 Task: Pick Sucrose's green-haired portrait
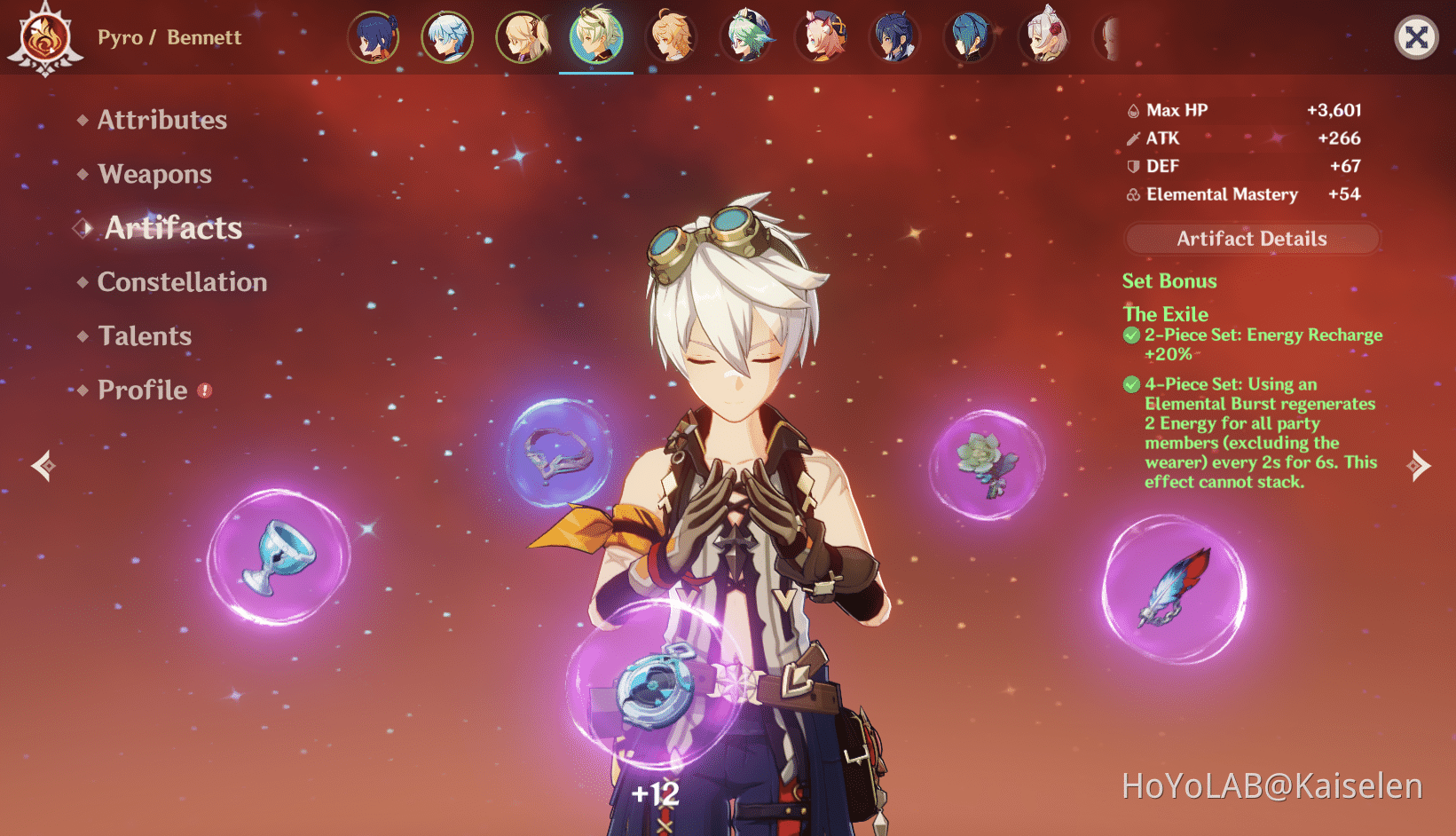pyautogui.click(x=747, y=37)
